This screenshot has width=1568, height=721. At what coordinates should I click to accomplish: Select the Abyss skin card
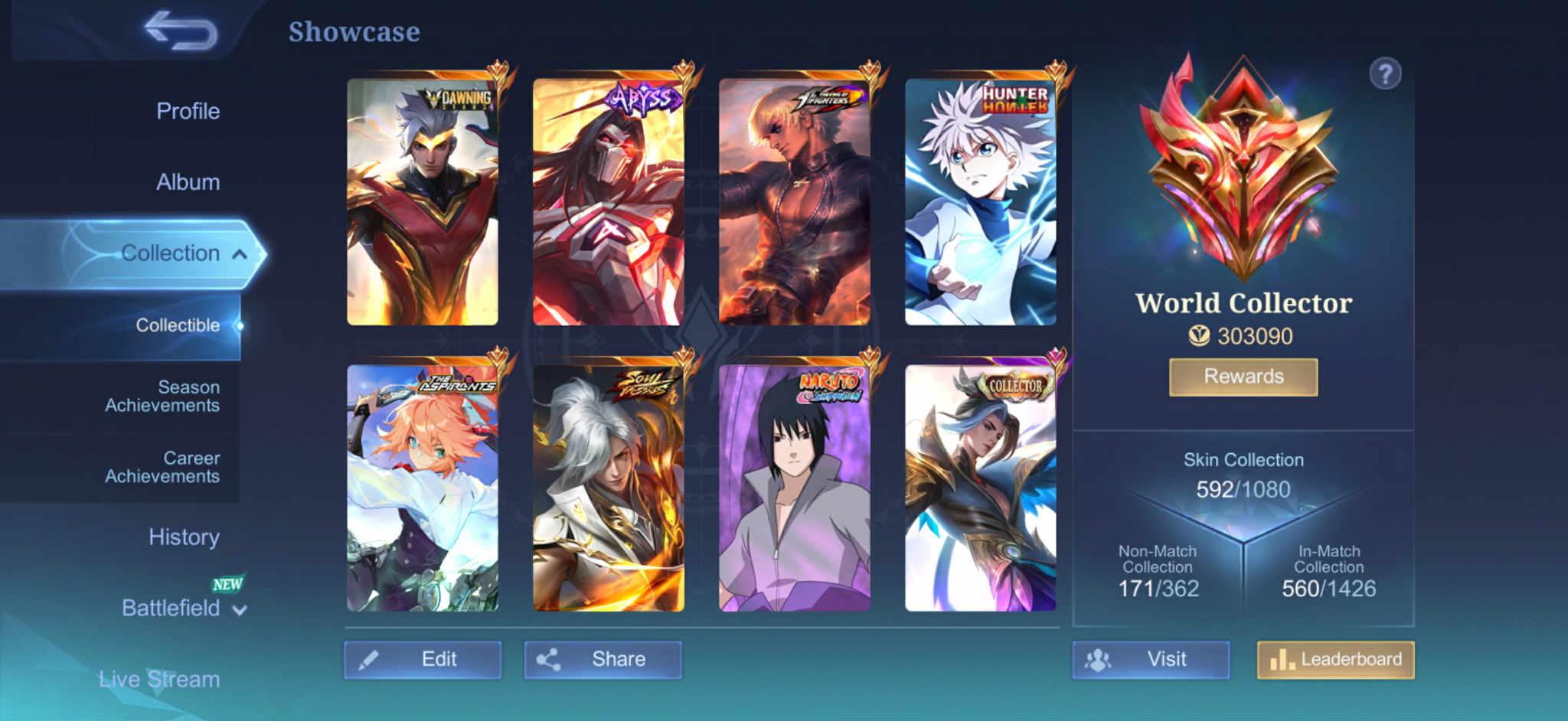tap(609, 202)
